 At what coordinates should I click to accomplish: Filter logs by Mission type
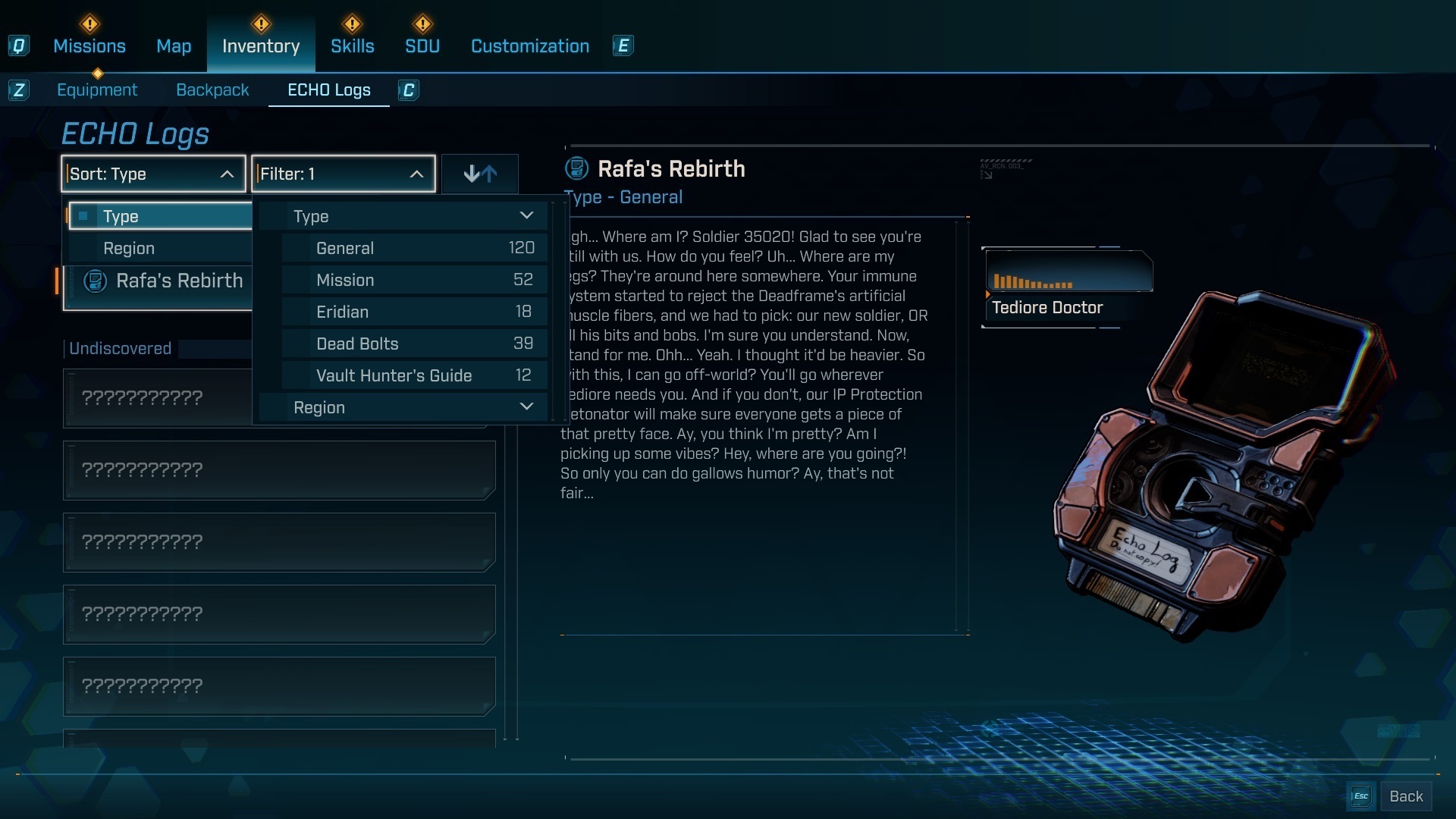point(414,281)
